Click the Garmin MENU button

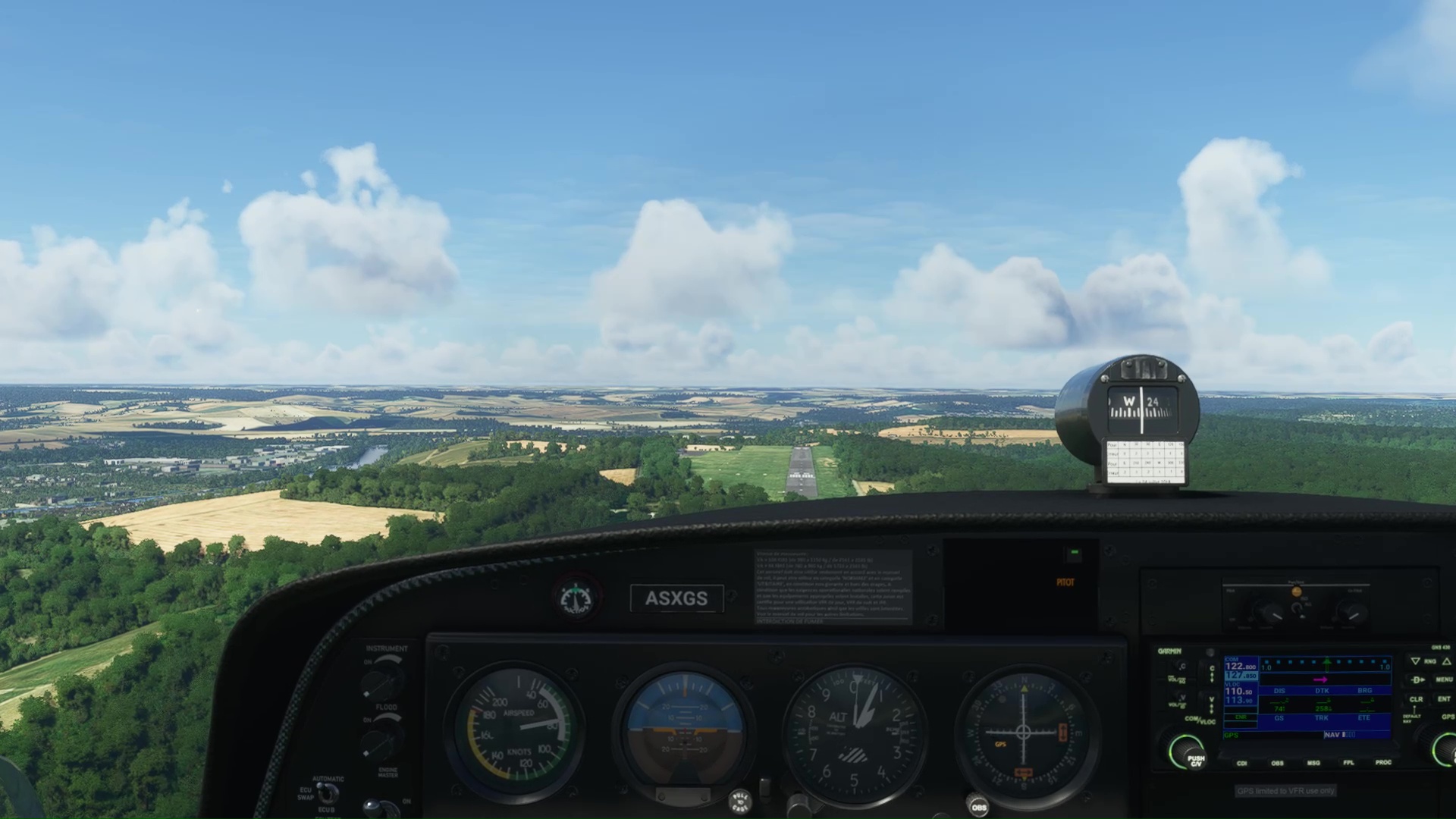click(x=1444, y=679)
